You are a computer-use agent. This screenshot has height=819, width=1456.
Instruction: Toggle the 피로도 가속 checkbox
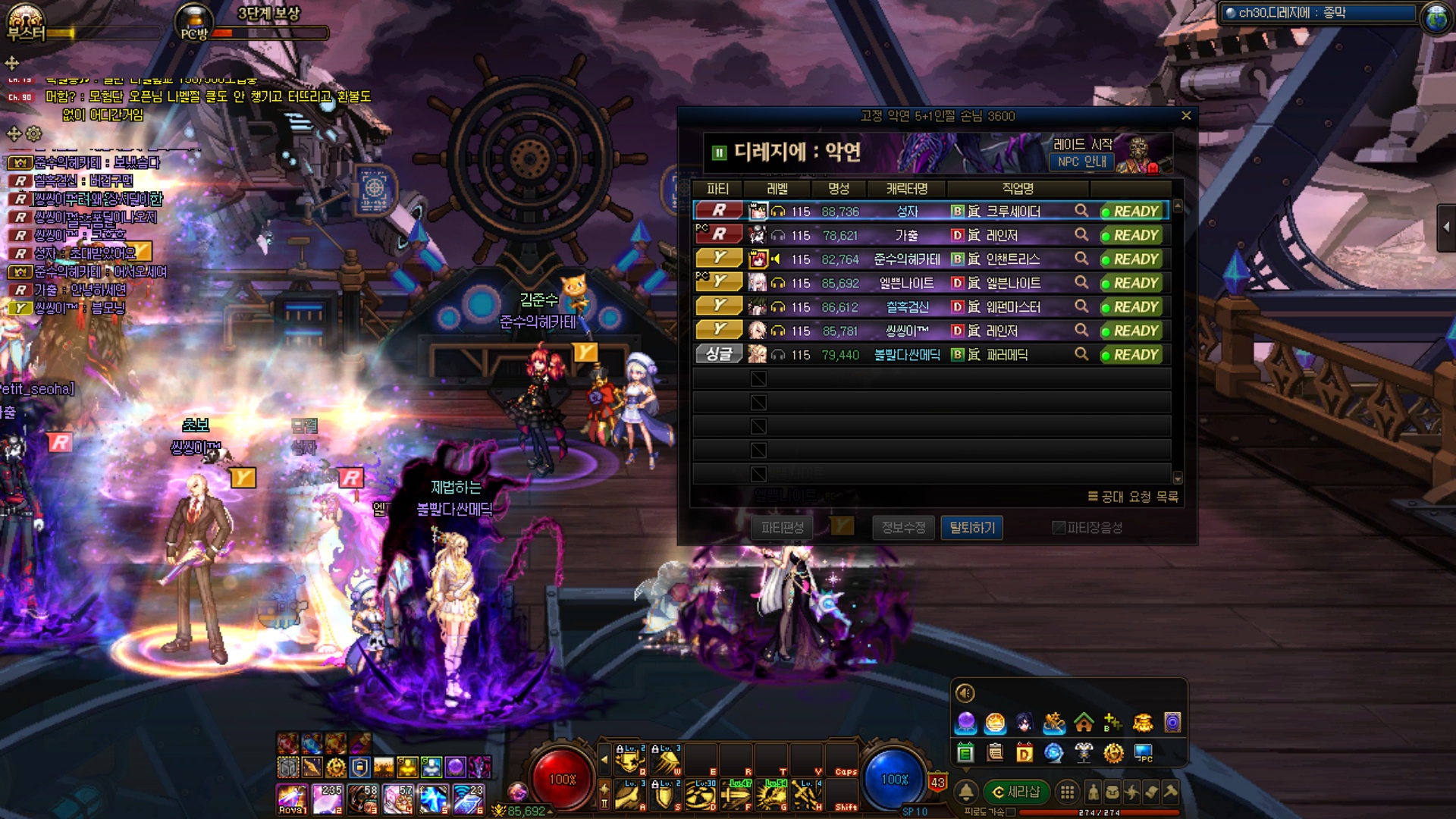(1011, 812)
